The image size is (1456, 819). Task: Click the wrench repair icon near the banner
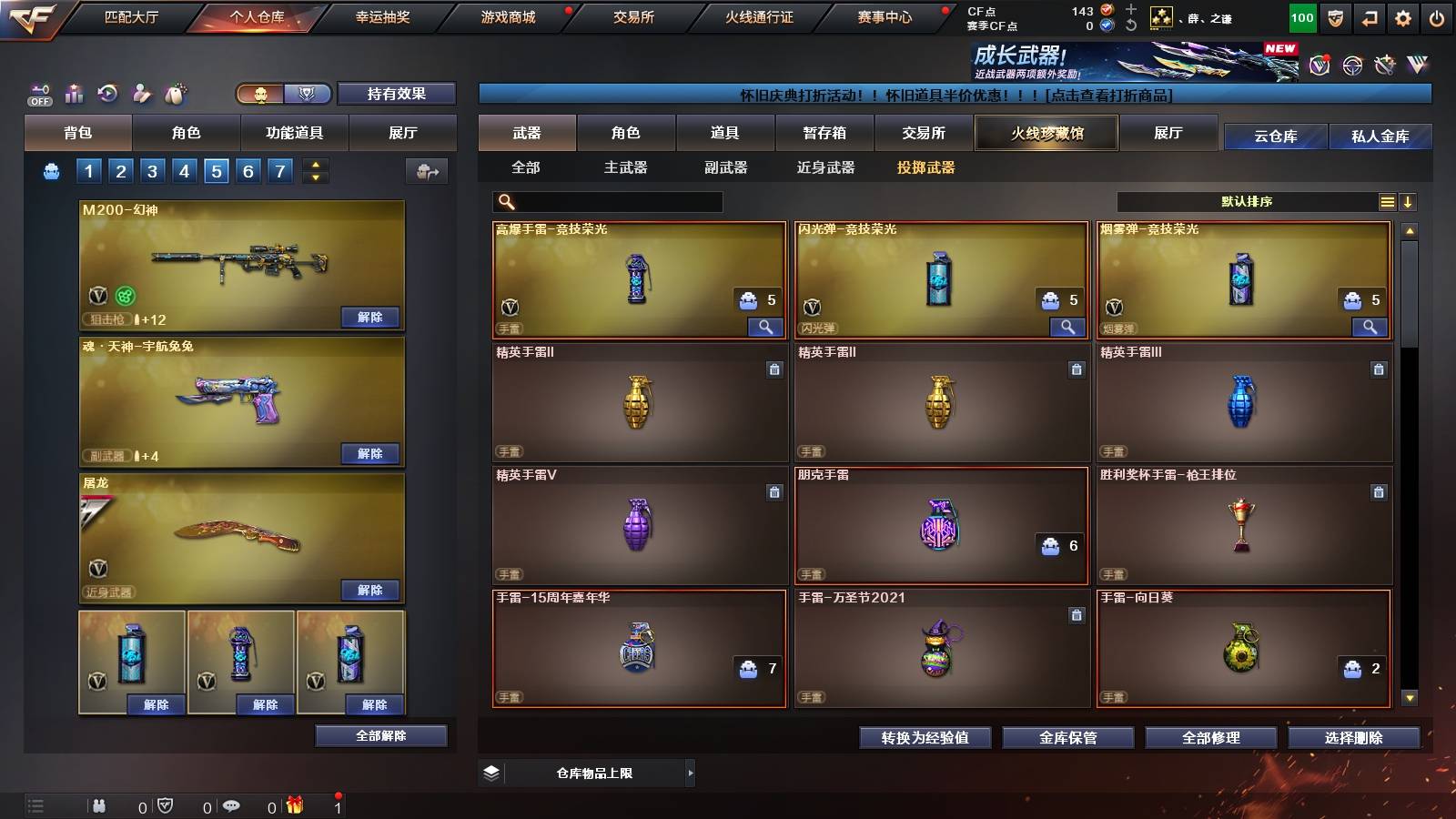pos(1386,64)
